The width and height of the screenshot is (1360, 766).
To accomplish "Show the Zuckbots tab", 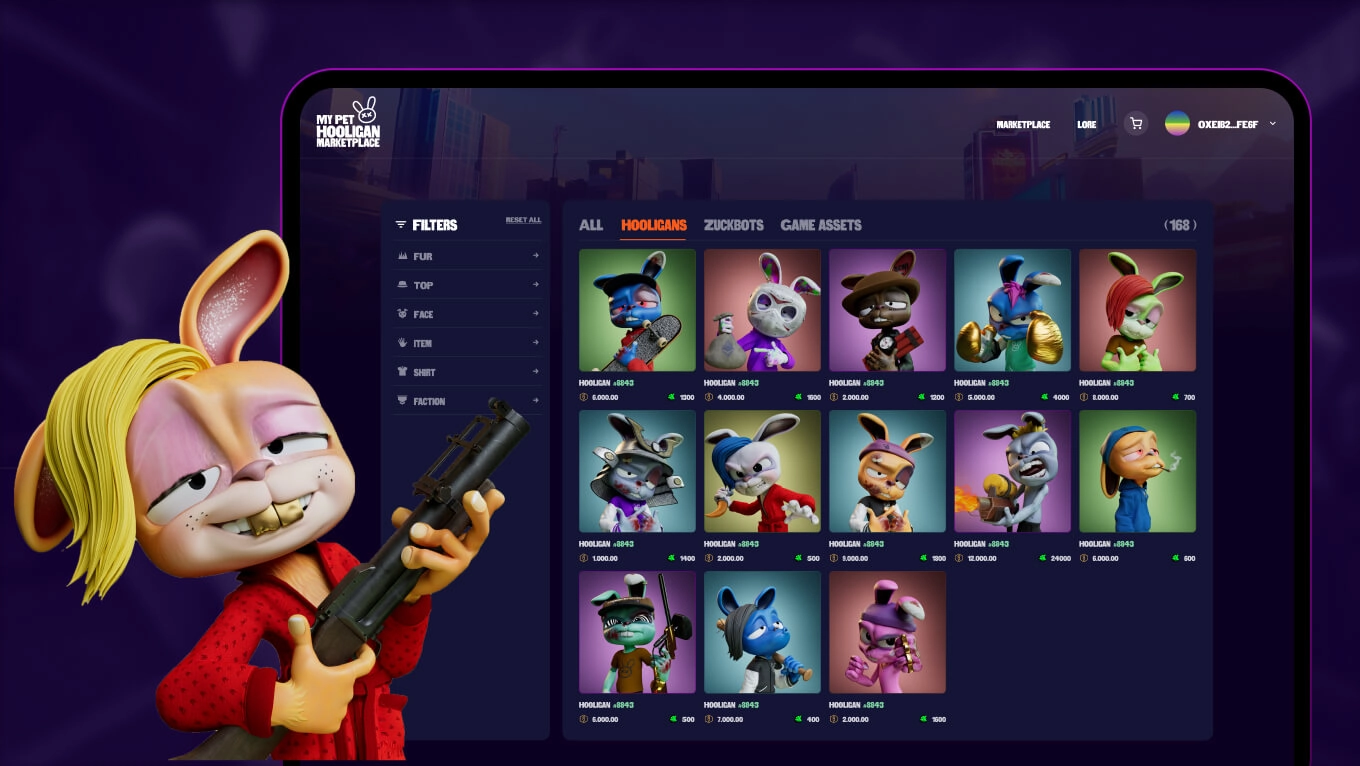I will tap(733, 225).
